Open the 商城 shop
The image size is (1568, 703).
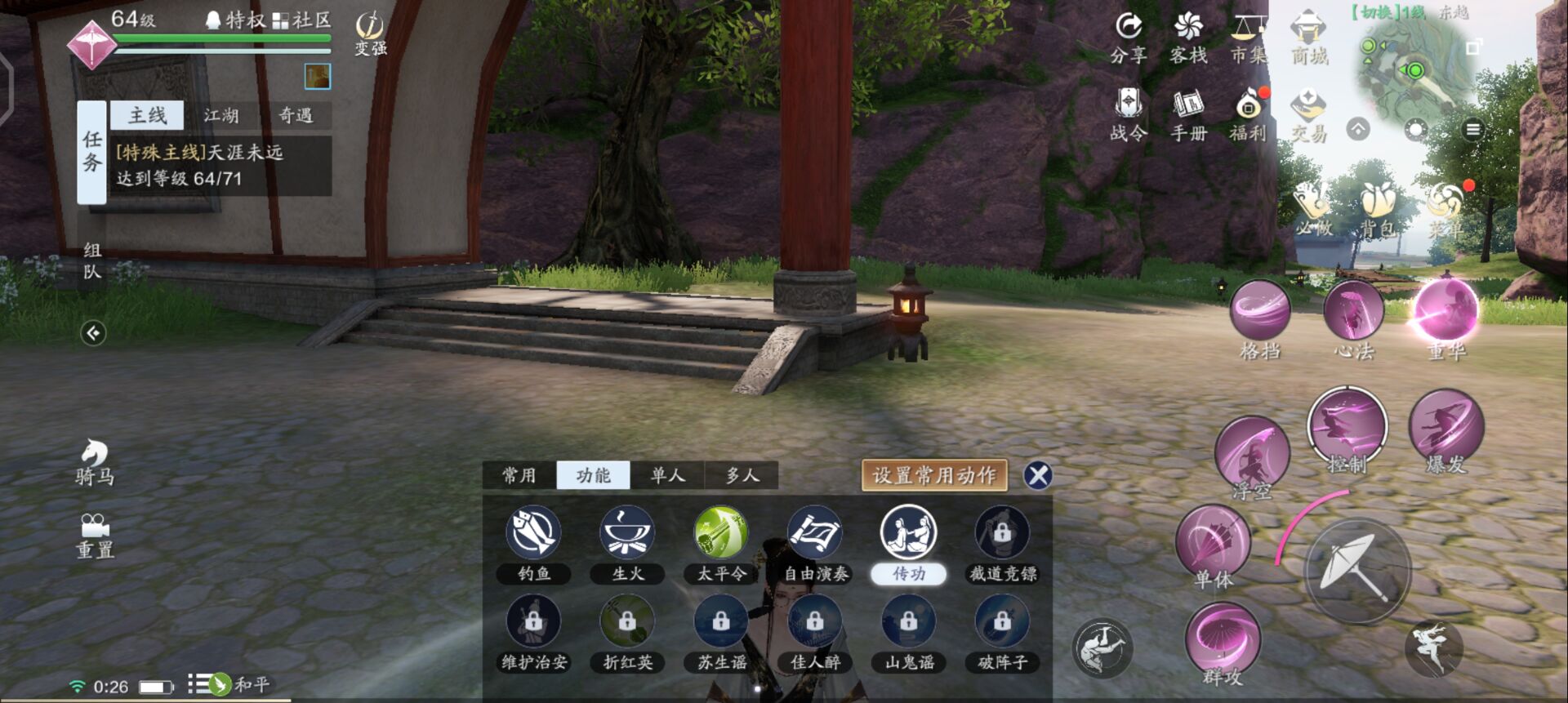click(1309, 37)
